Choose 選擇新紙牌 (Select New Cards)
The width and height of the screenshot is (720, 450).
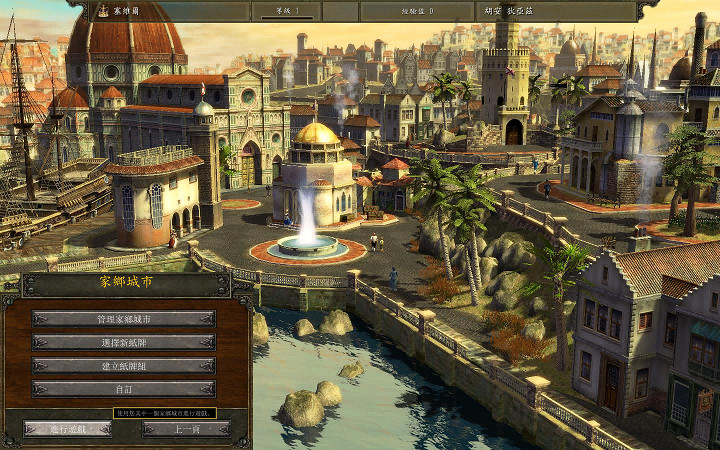coord(124,342)
